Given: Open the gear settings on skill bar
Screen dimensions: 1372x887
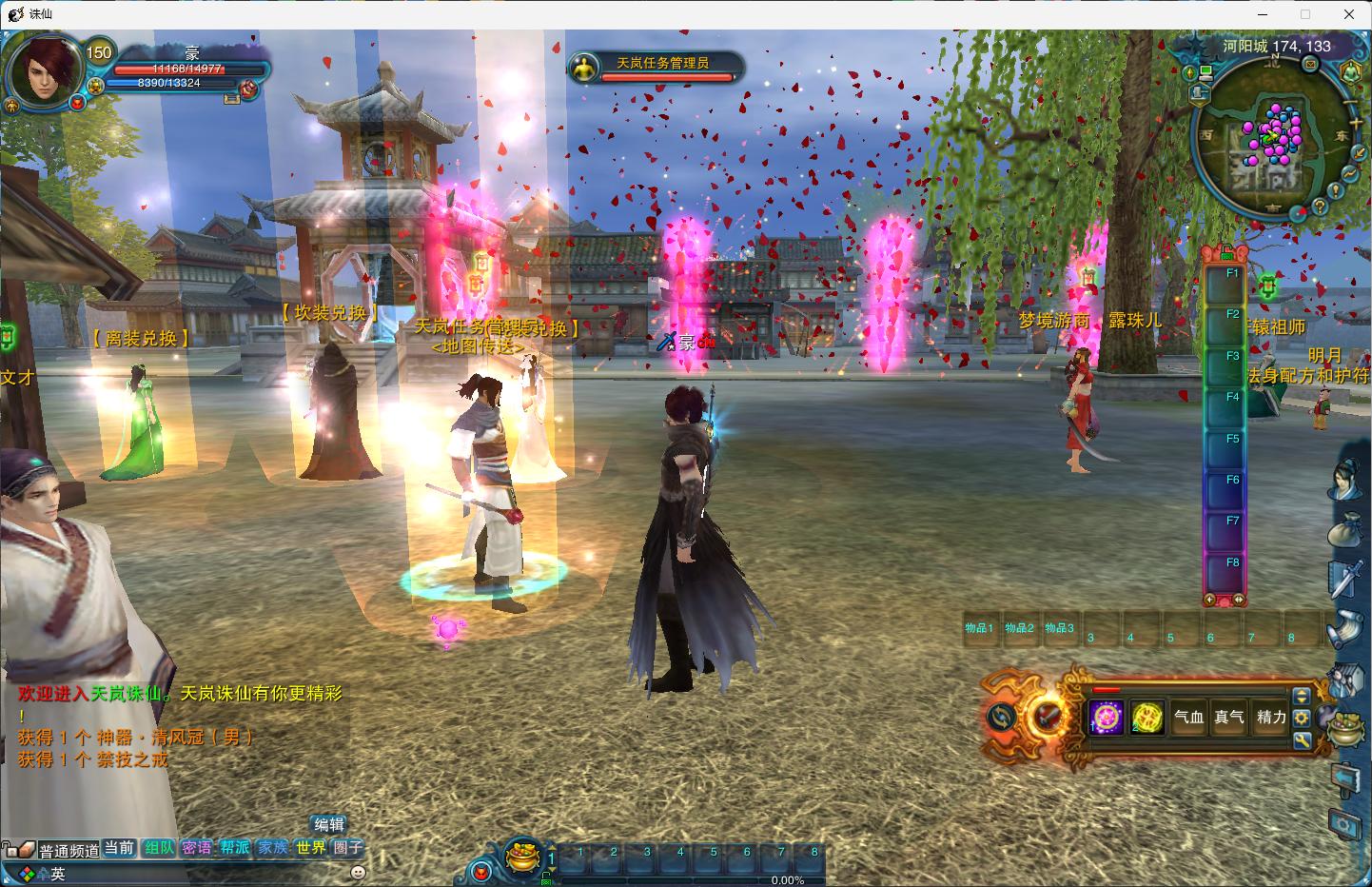Looking at the screenshot, I should point(1302,718).
